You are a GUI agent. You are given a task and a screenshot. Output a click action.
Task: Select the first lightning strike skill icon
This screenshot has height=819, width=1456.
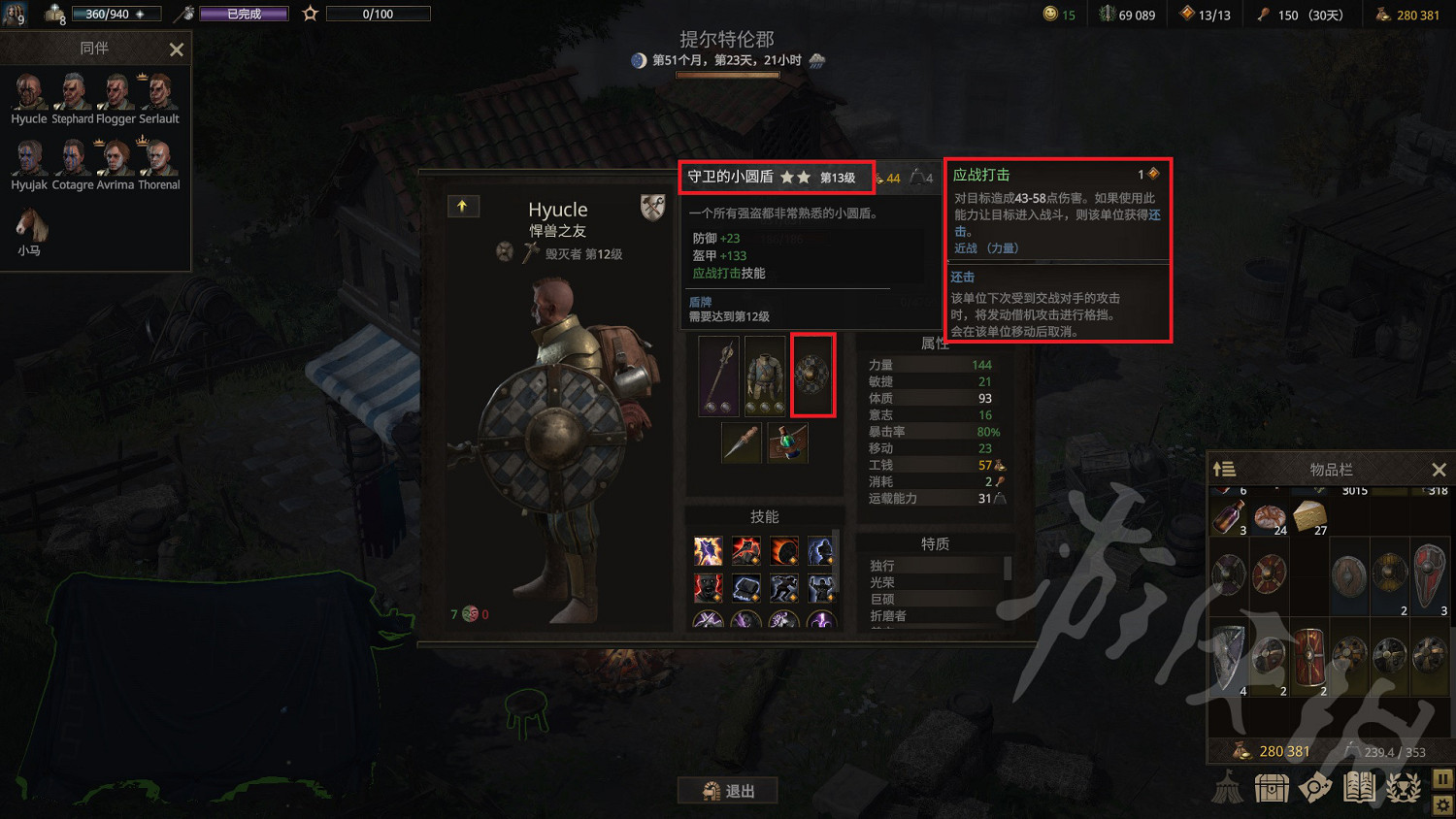[708, 550]
